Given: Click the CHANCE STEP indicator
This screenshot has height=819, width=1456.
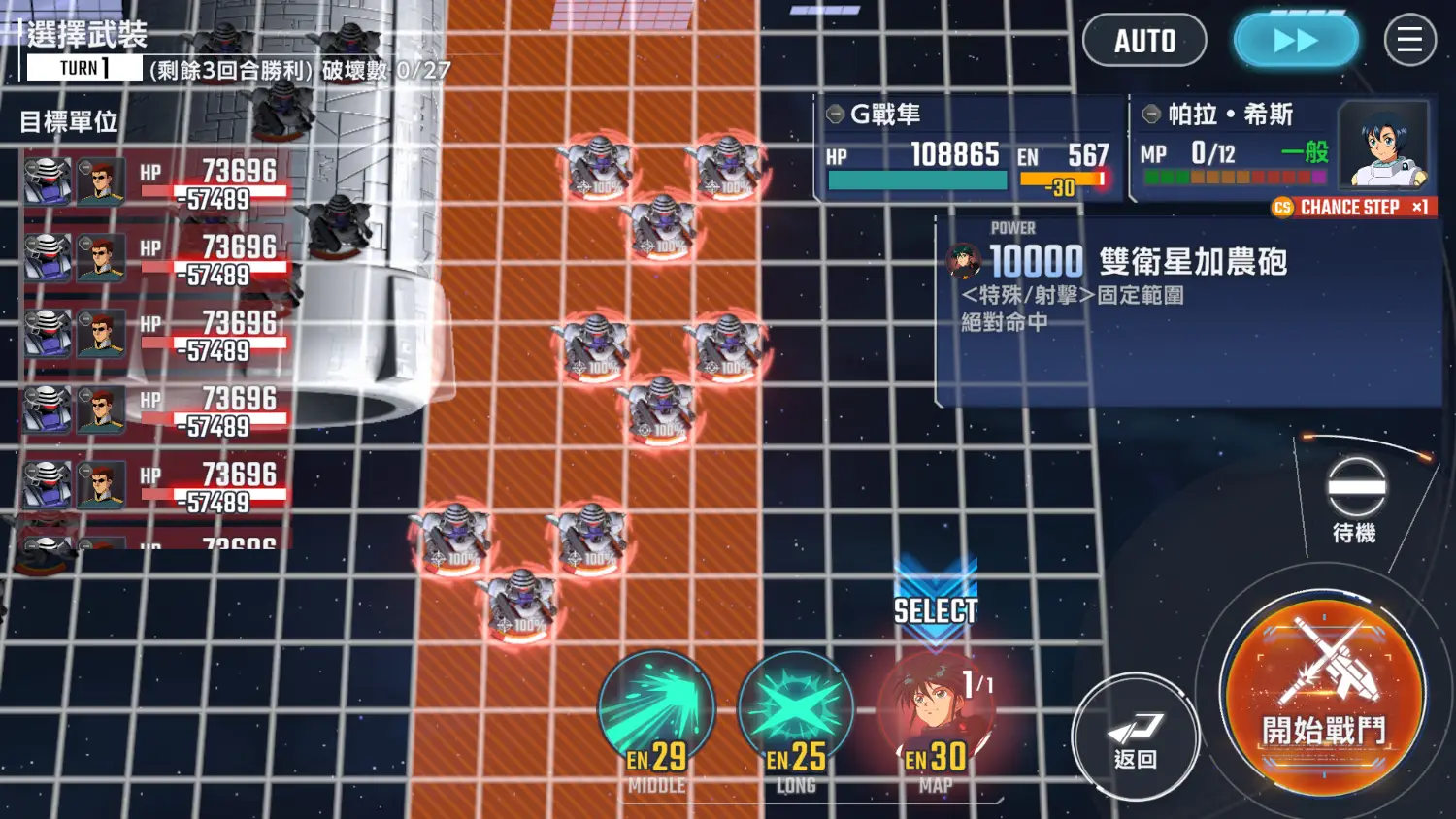Looking at the screenshot, I should coord(1351,208).
